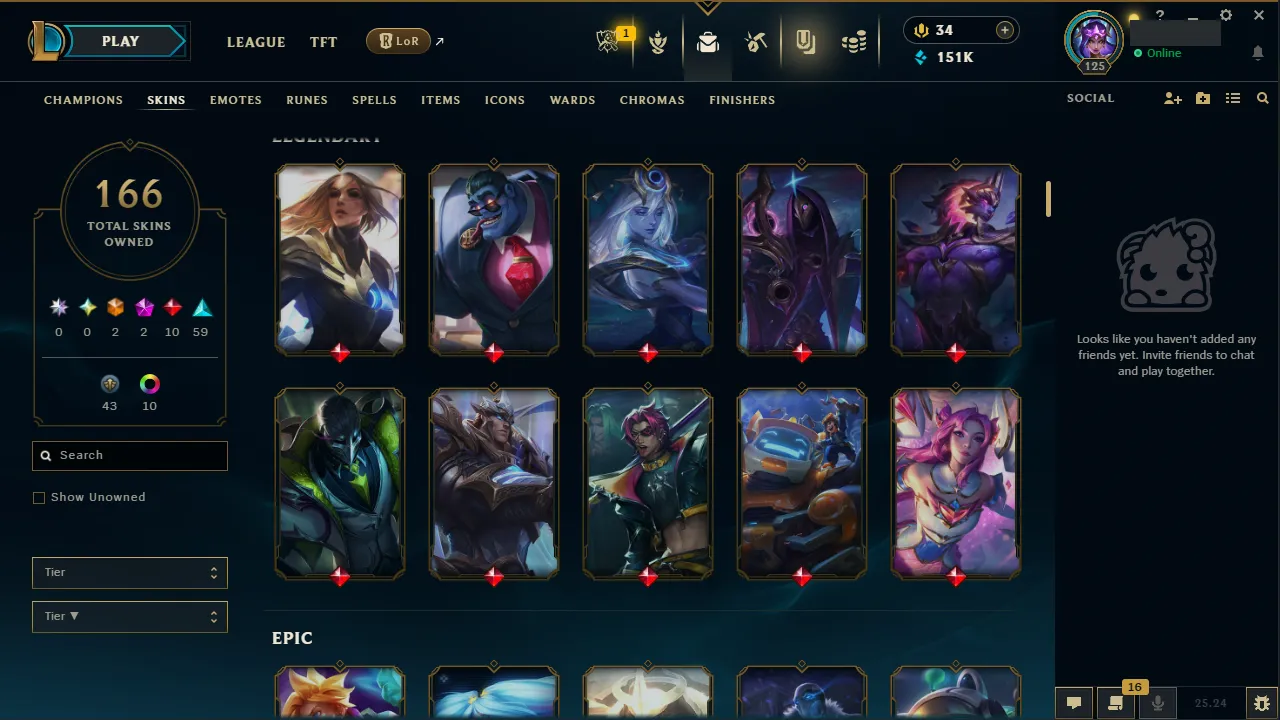Click the skin Search input field
This screenshot has height=720, width=1280.
point(129,455)
